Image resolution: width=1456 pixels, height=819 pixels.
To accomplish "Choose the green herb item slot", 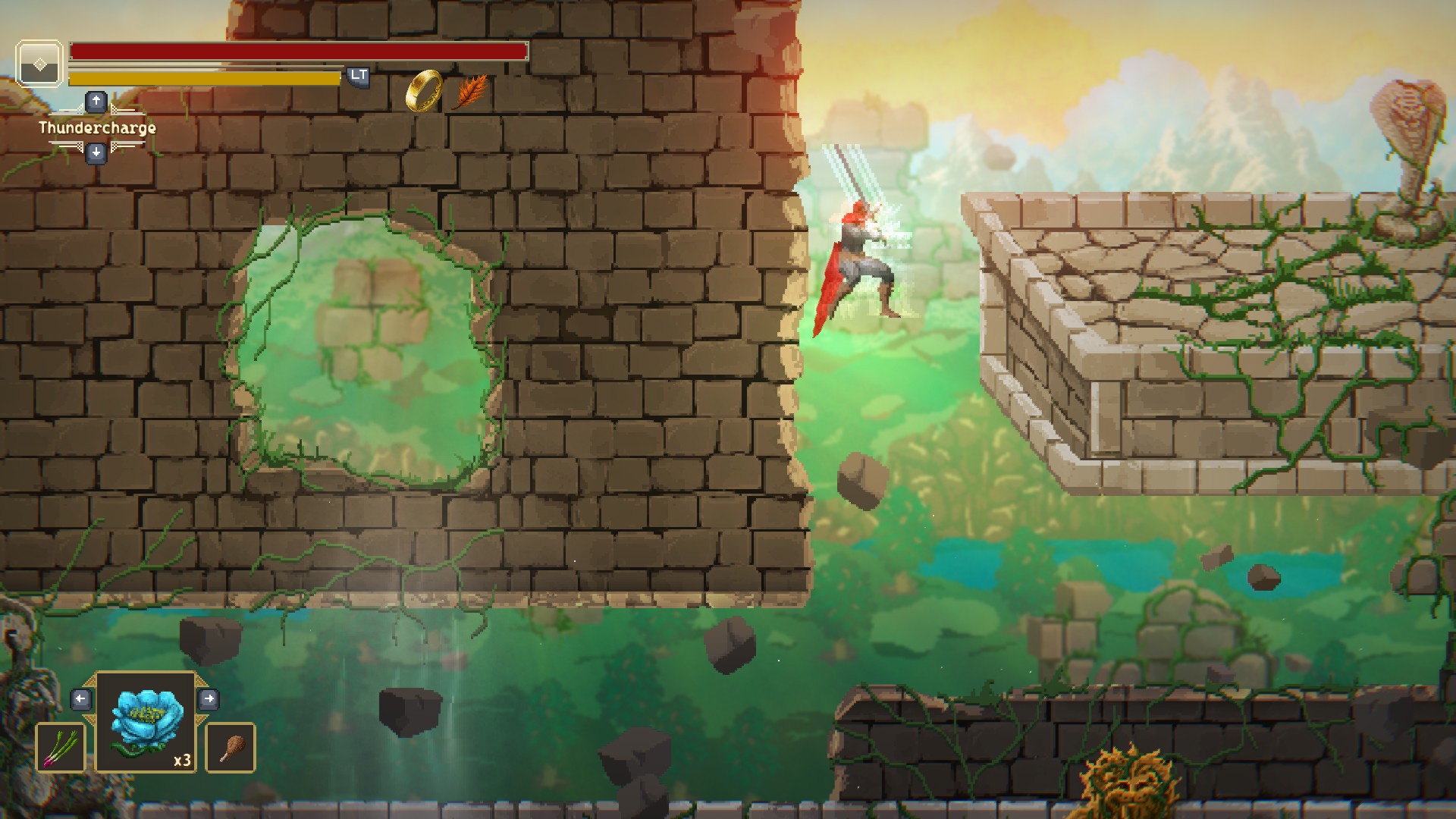I will [x=61, y=748].
